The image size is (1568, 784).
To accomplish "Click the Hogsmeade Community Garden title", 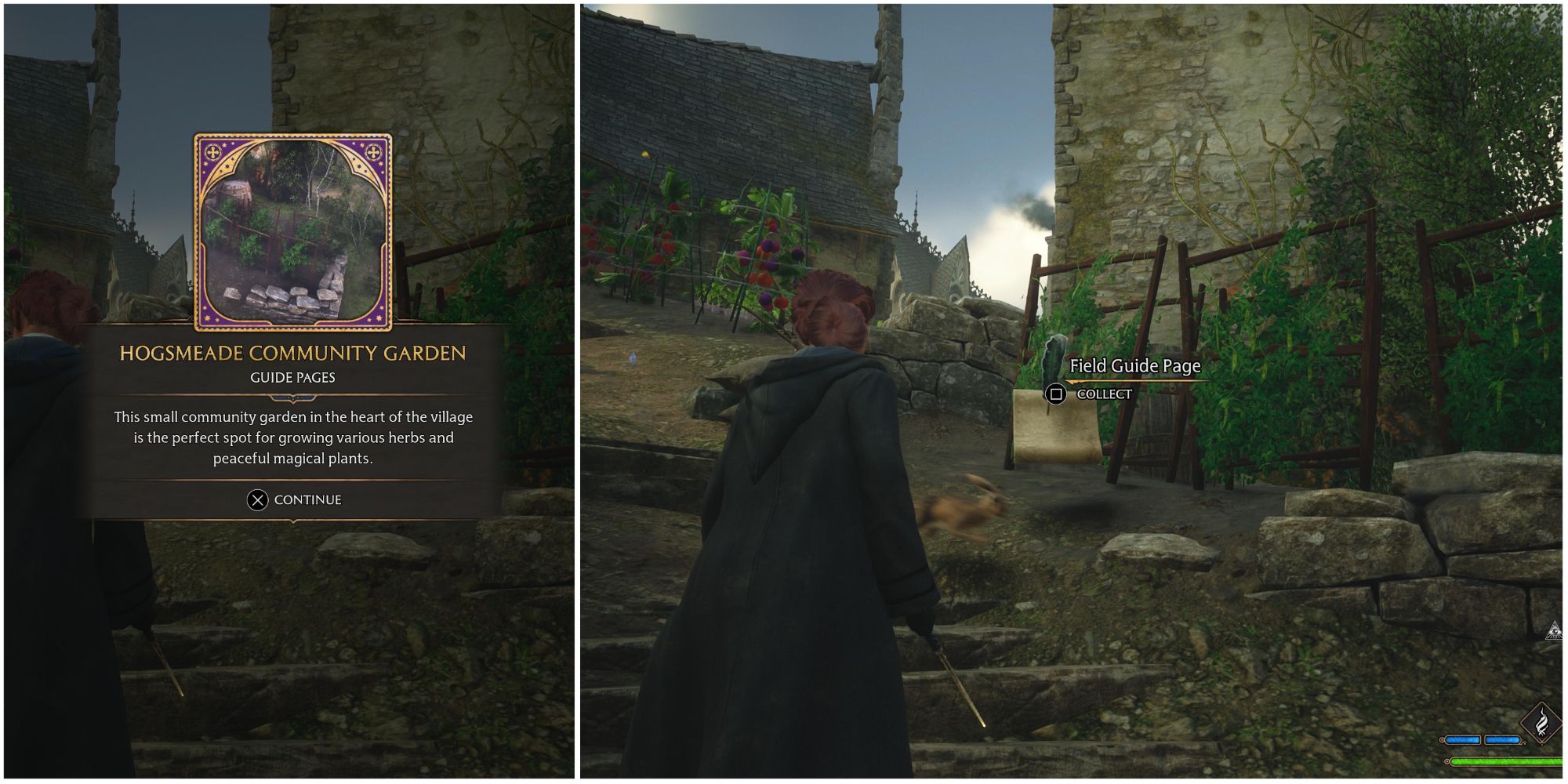I will [293, 354].
